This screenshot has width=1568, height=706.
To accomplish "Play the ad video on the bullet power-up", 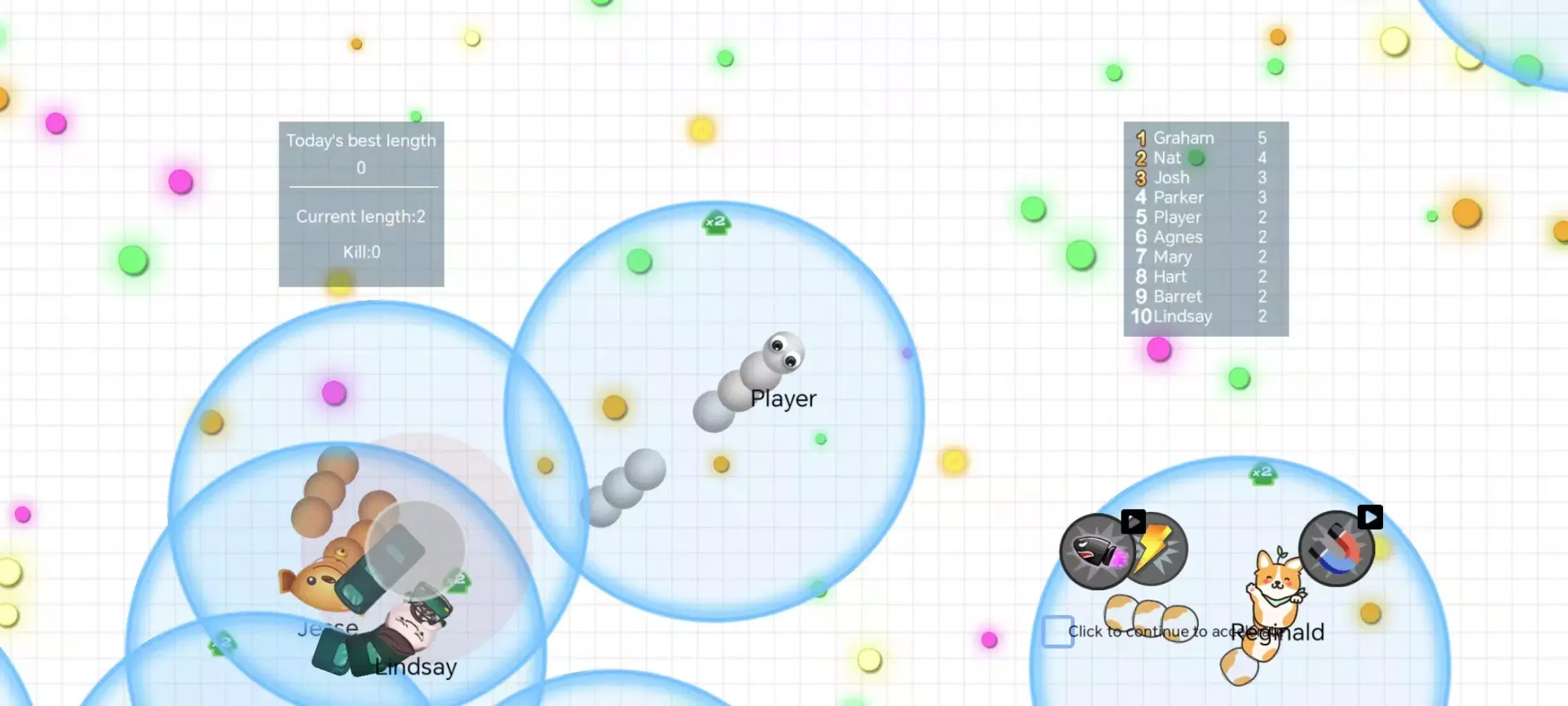I will (1134, 522).
